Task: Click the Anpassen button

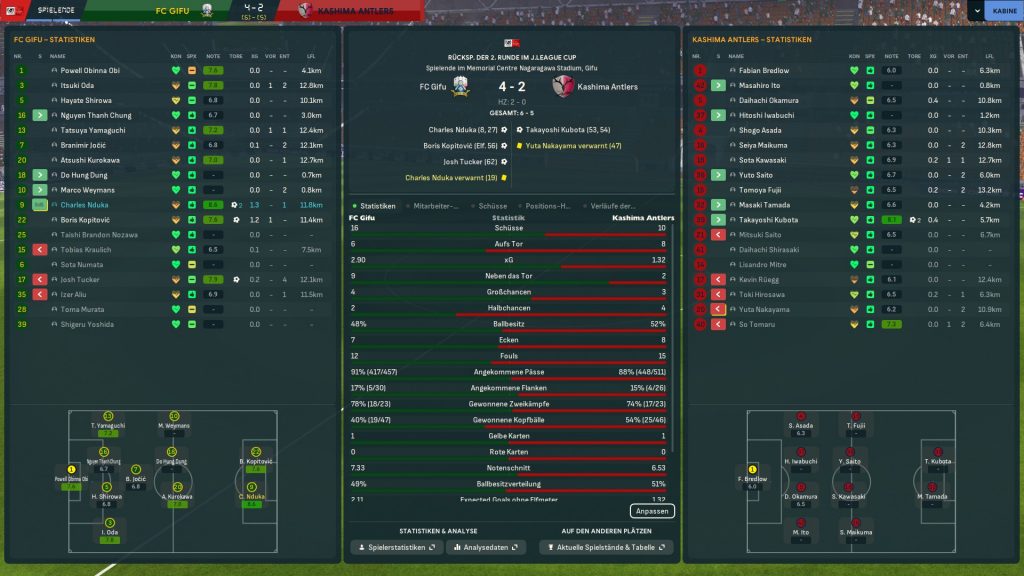Action: [x=652, y=511]
